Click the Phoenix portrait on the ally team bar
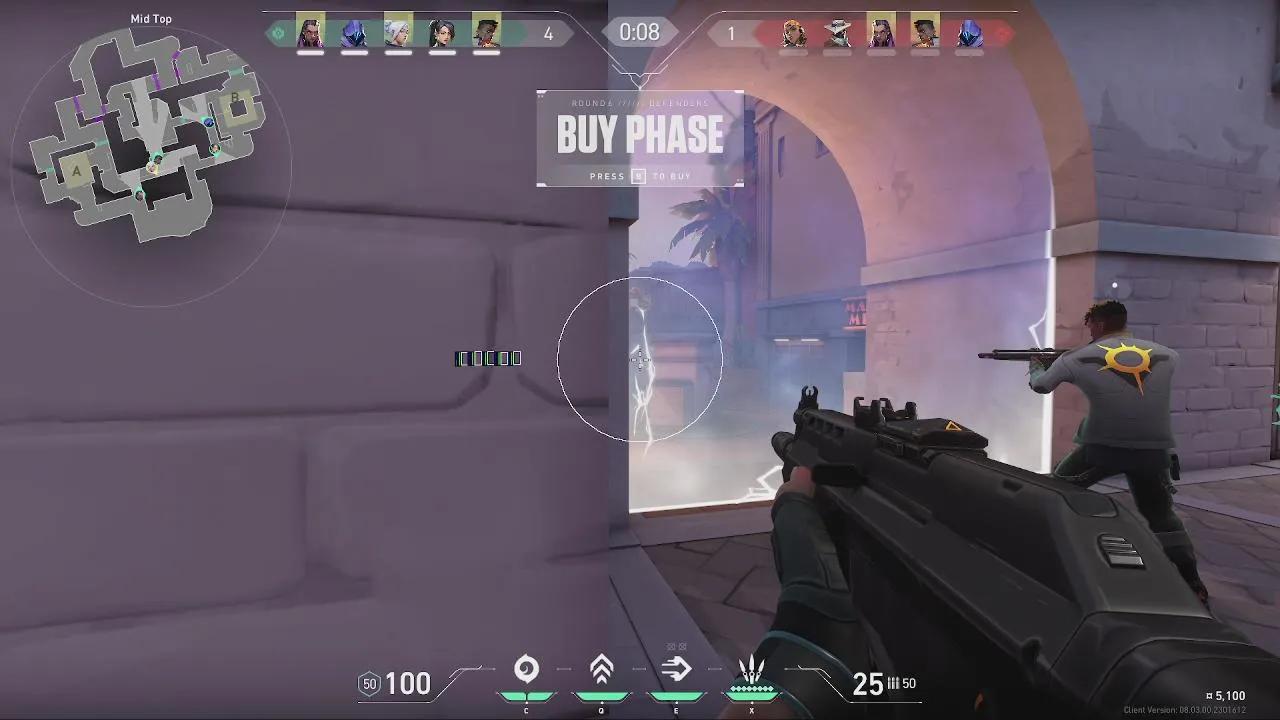The image size is (1280, 720). coord(486,32)
